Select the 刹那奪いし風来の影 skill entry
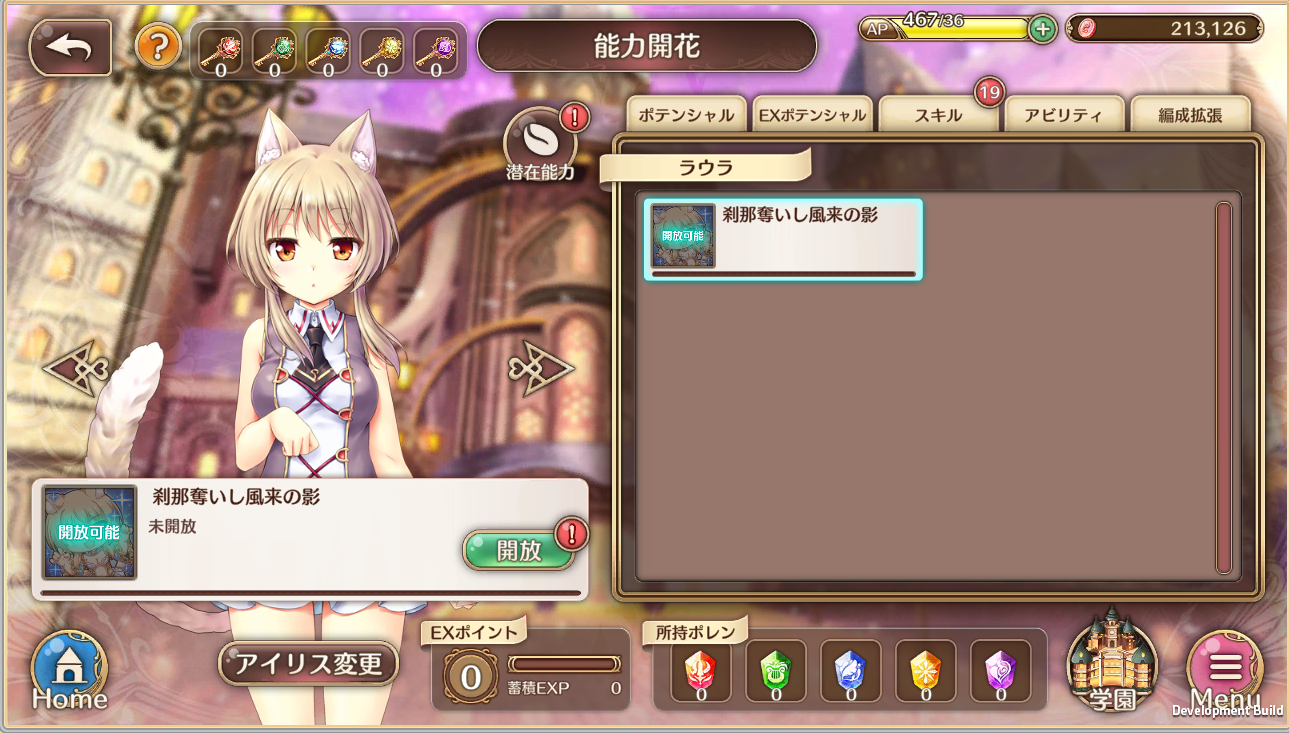Image resolution: width=1289 pixels, height=733 pixels. 783,237
